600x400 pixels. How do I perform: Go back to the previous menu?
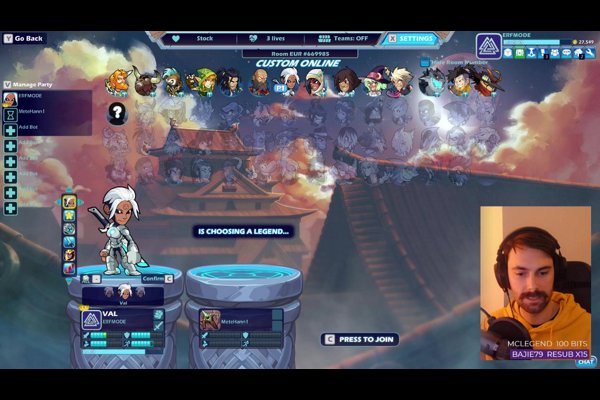pyautogui.click(x=26, y=39)
